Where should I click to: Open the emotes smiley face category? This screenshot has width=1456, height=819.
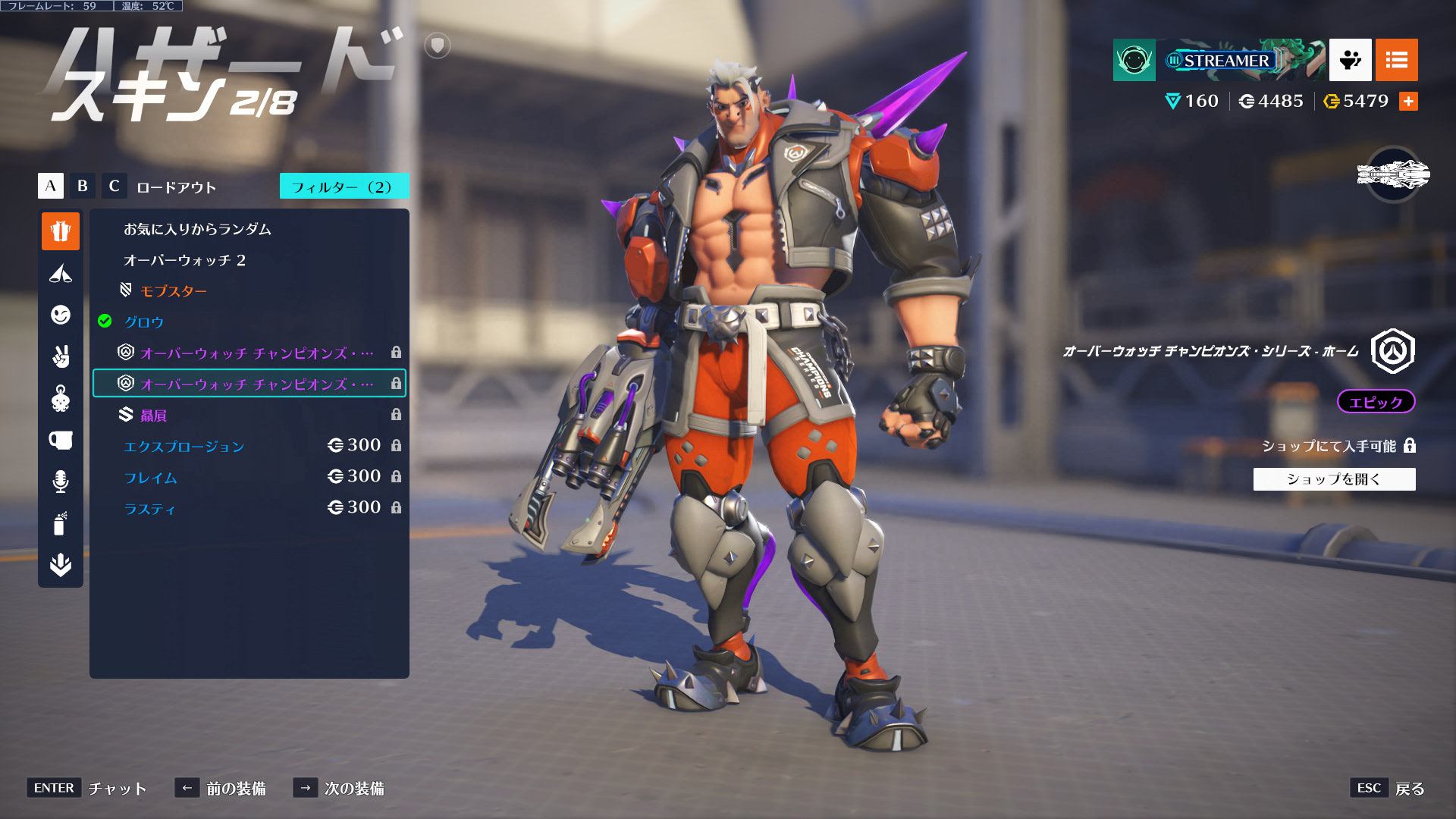tap(61, 315)
